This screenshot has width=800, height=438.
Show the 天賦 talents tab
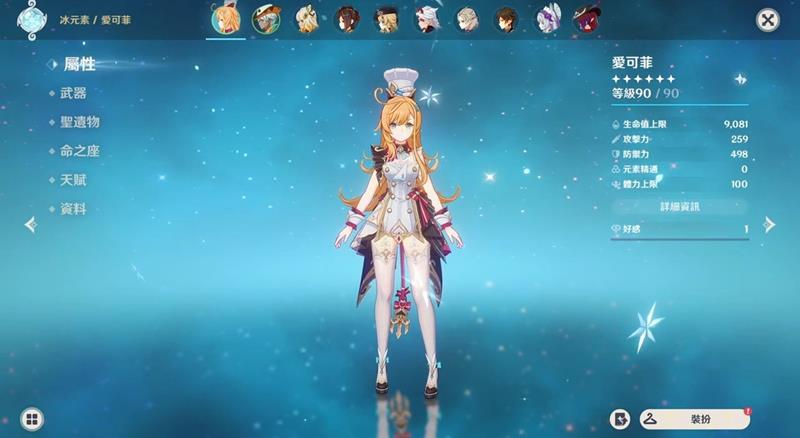[x=73, y=180]
